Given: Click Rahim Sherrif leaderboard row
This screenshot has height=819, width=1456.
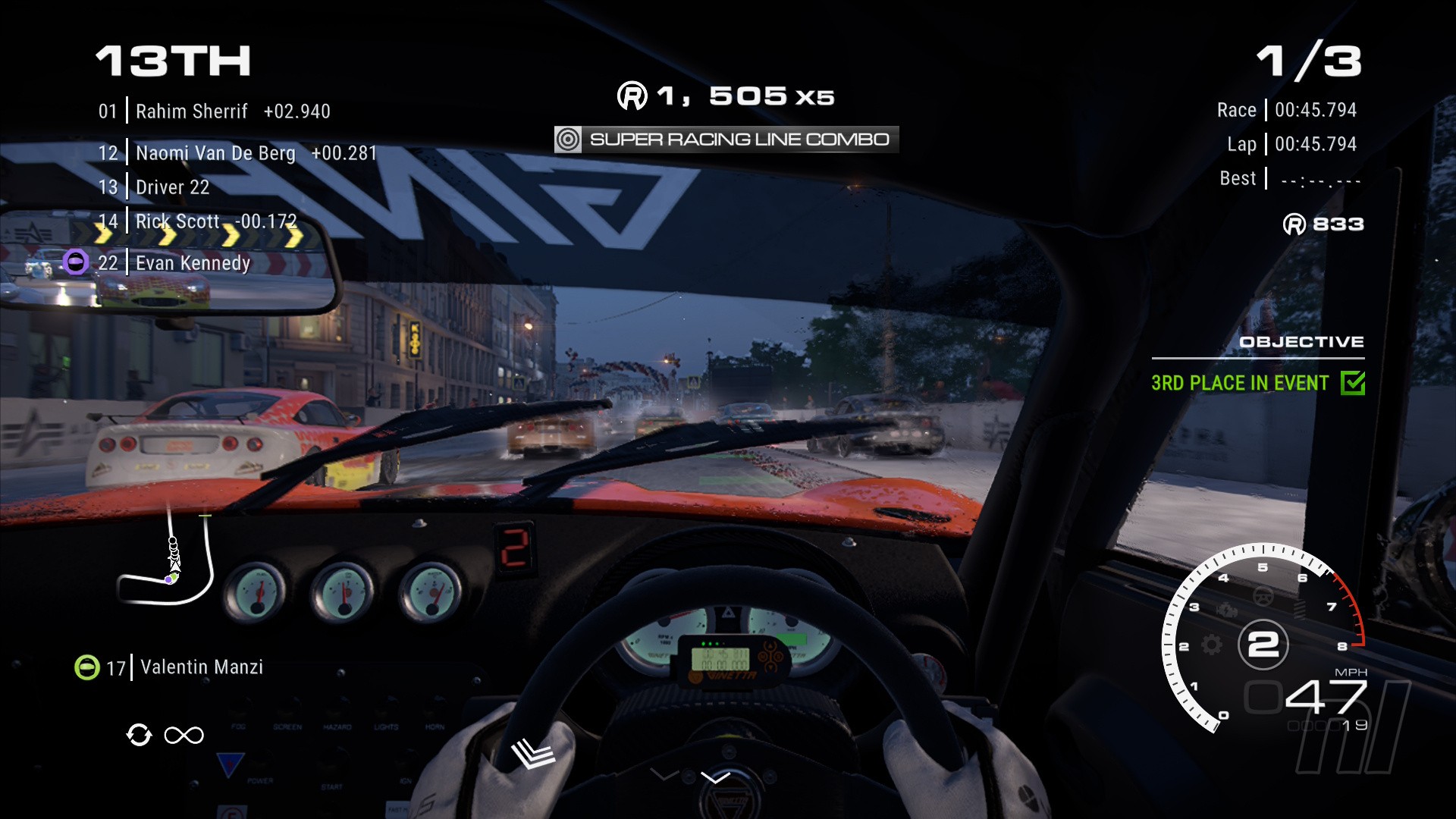Looking at the screenshot, I should [x=214, y=111].
